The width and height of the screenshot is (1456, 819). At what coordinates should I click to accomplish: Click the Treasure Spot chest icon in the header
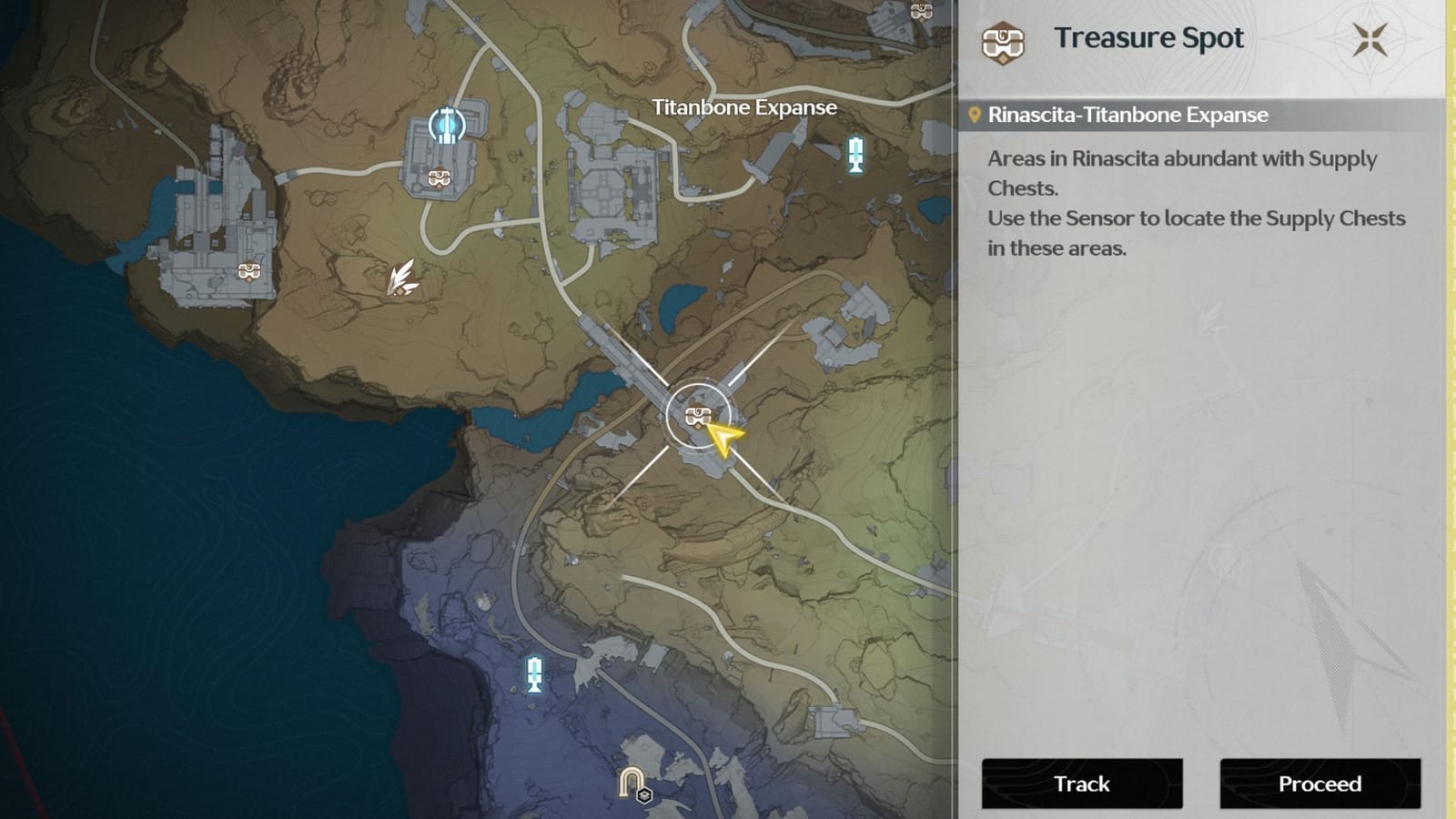pyautogui.click(x=1000, y=38)
